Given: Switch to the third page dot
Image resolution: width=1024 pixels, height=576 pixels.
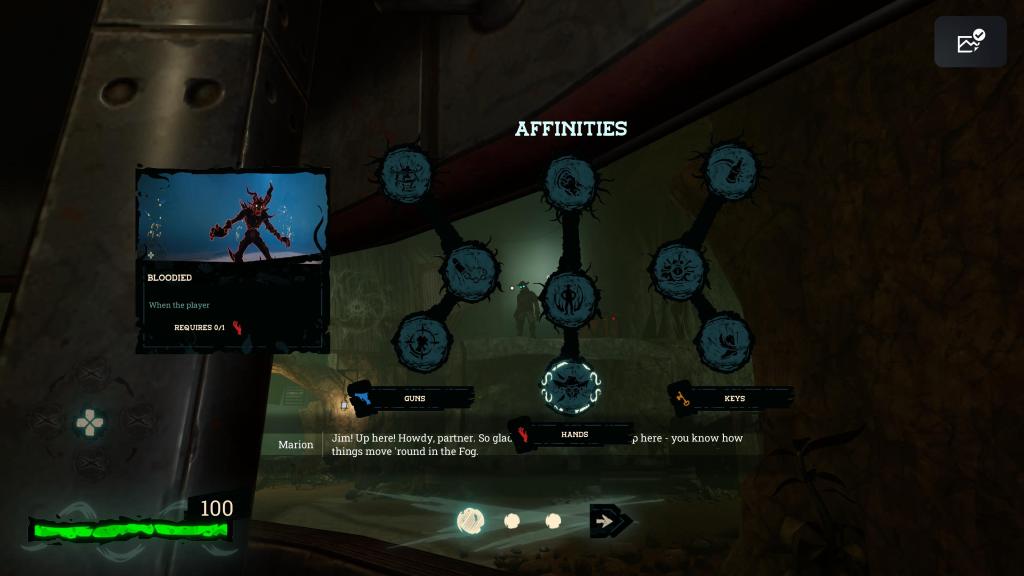Looking at the screenshot, I should pos(553,521).
